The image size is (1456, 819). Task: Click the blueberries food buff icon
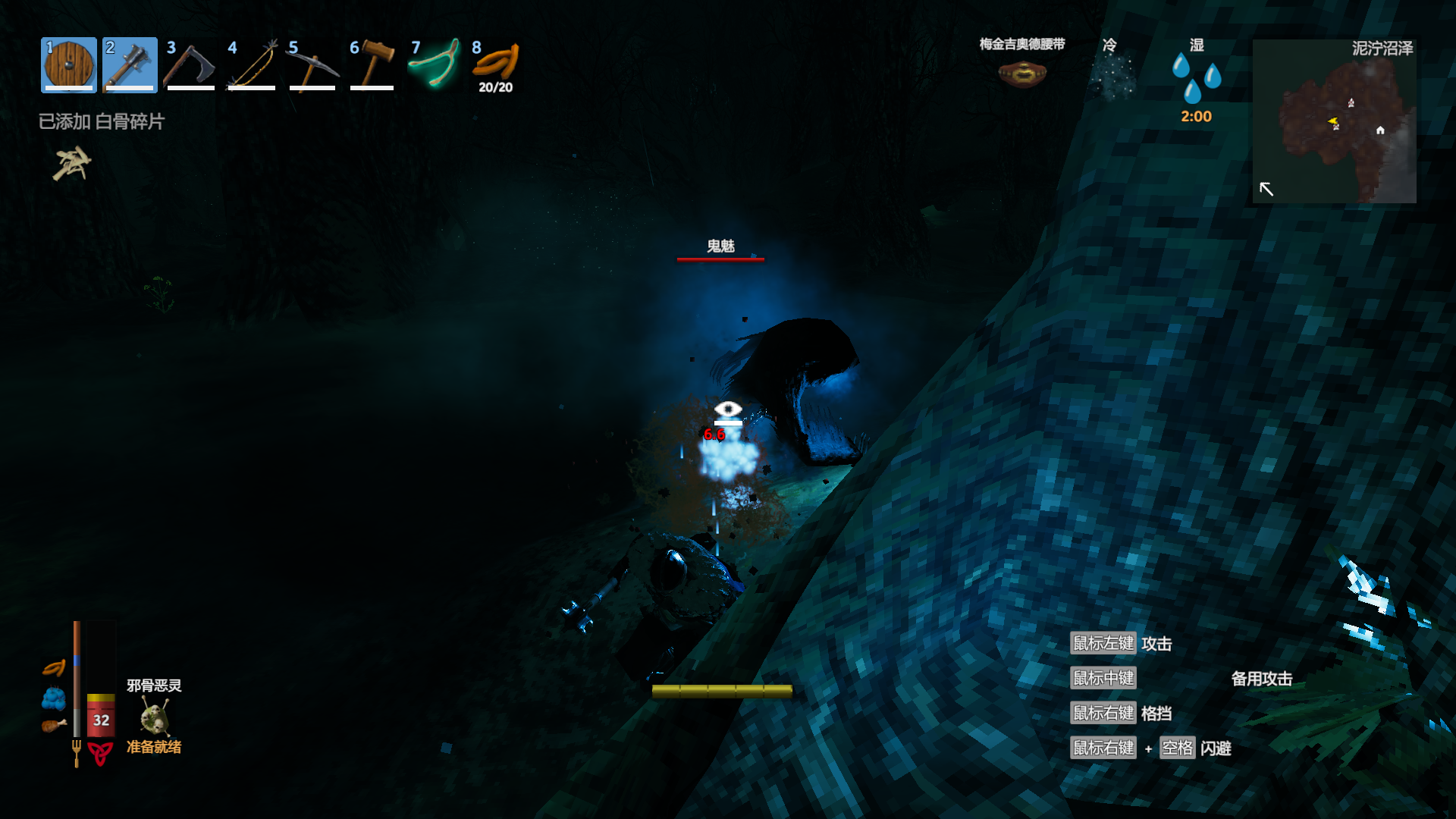click(x=54, y=698)
